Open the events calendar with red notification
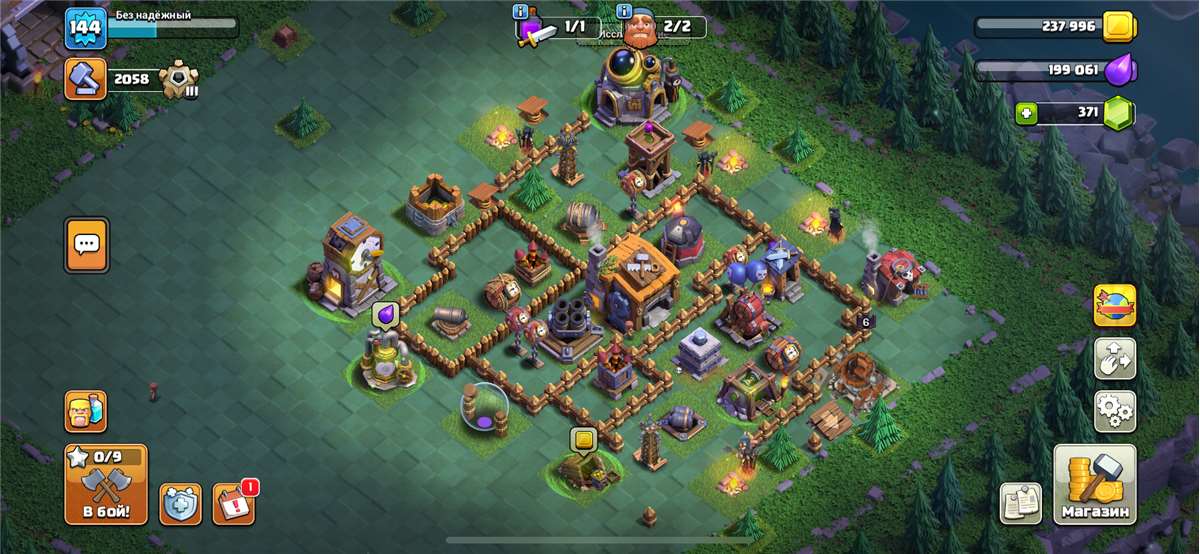The width and height of the screenshot is (1200, 554). coord(233,503)
